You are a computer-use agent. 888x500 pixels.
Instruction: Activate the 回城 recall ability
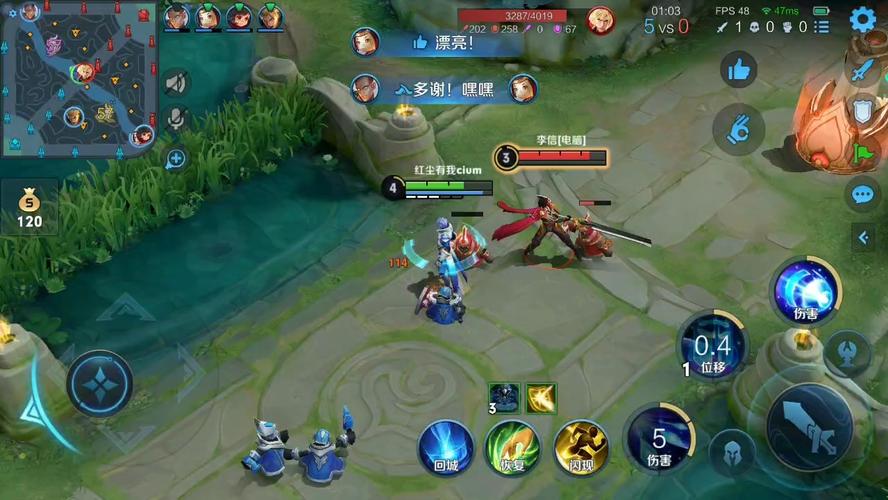point(446,447)
